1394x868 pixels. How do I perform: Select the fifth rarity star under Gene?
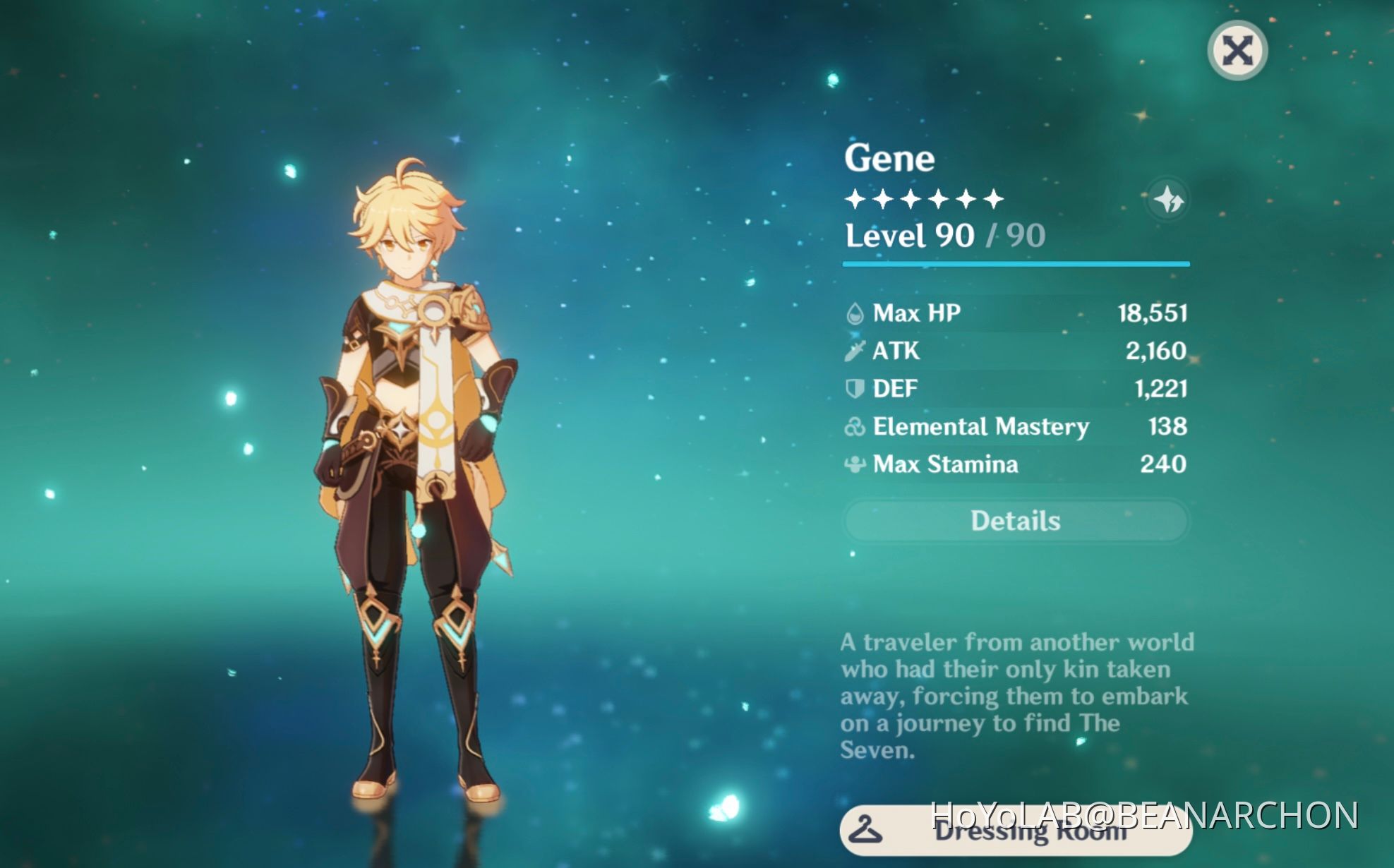click(966, 199)
